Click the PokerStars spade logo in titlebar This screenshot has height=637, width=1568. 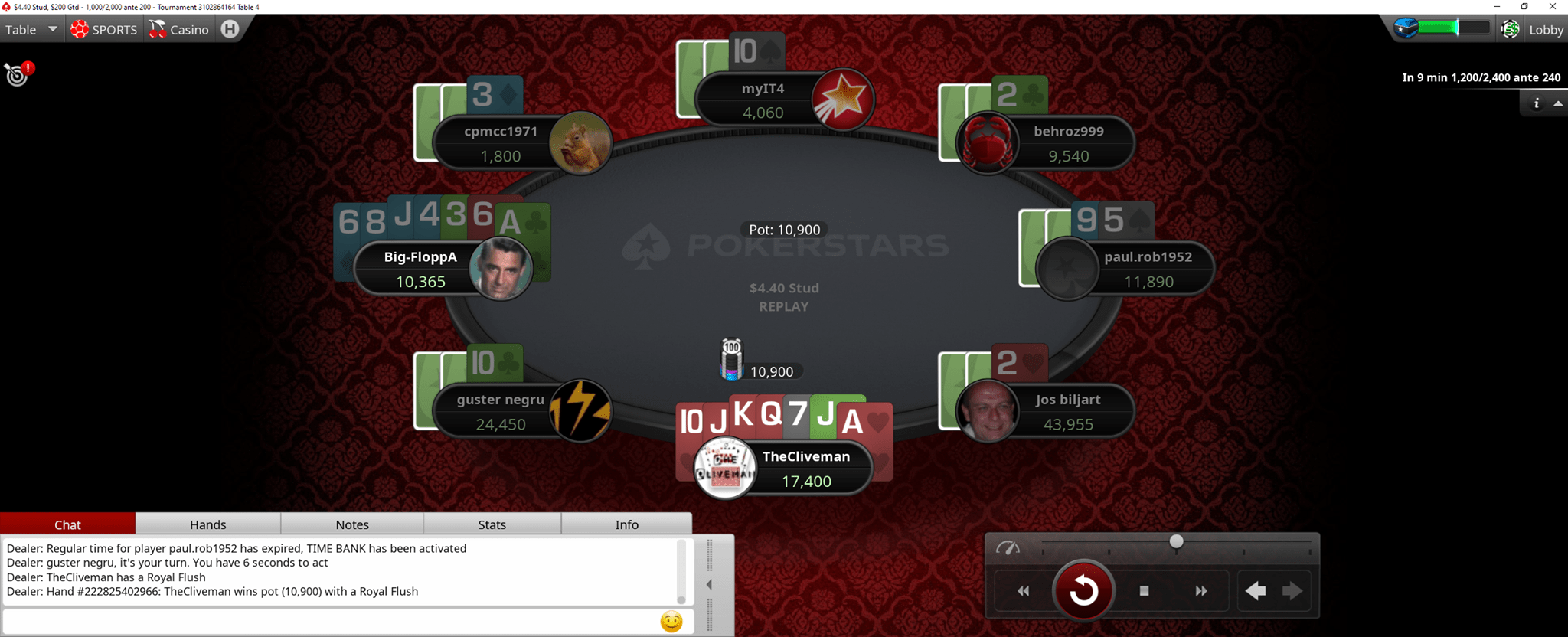tap(6, 6)
